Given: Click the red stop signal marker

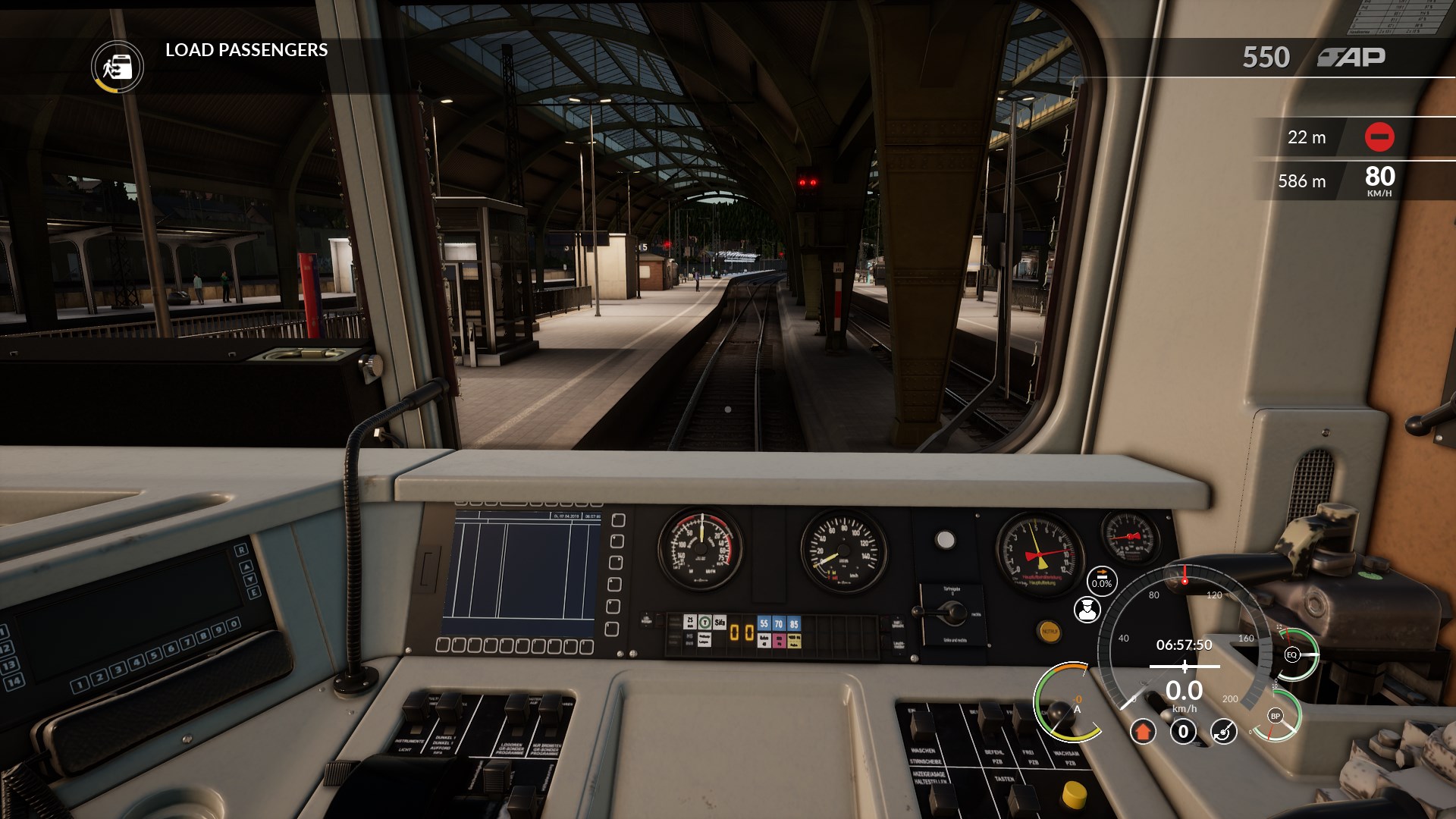Looking at the screenshot, I should click(1379, 137).
